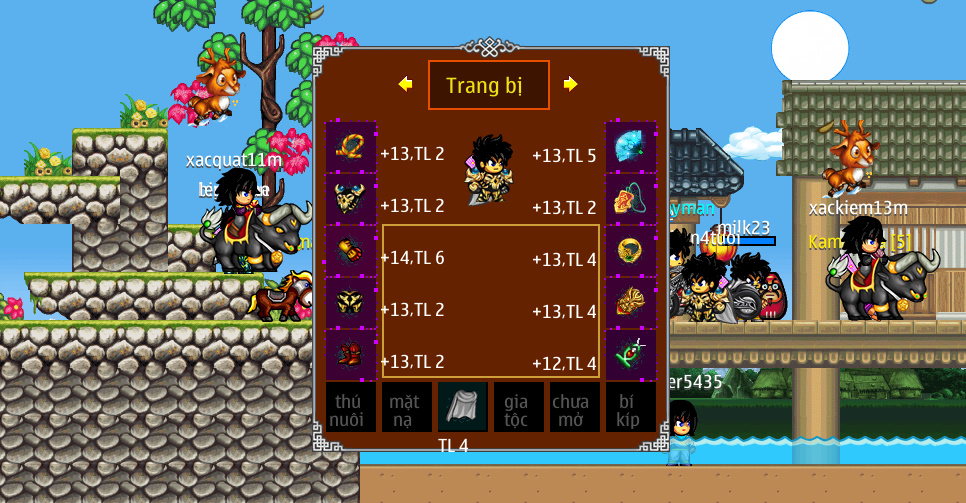Open the gia tộc clan slot
Viewport: 966px width, 503px height.
click(x=519, y=408)
